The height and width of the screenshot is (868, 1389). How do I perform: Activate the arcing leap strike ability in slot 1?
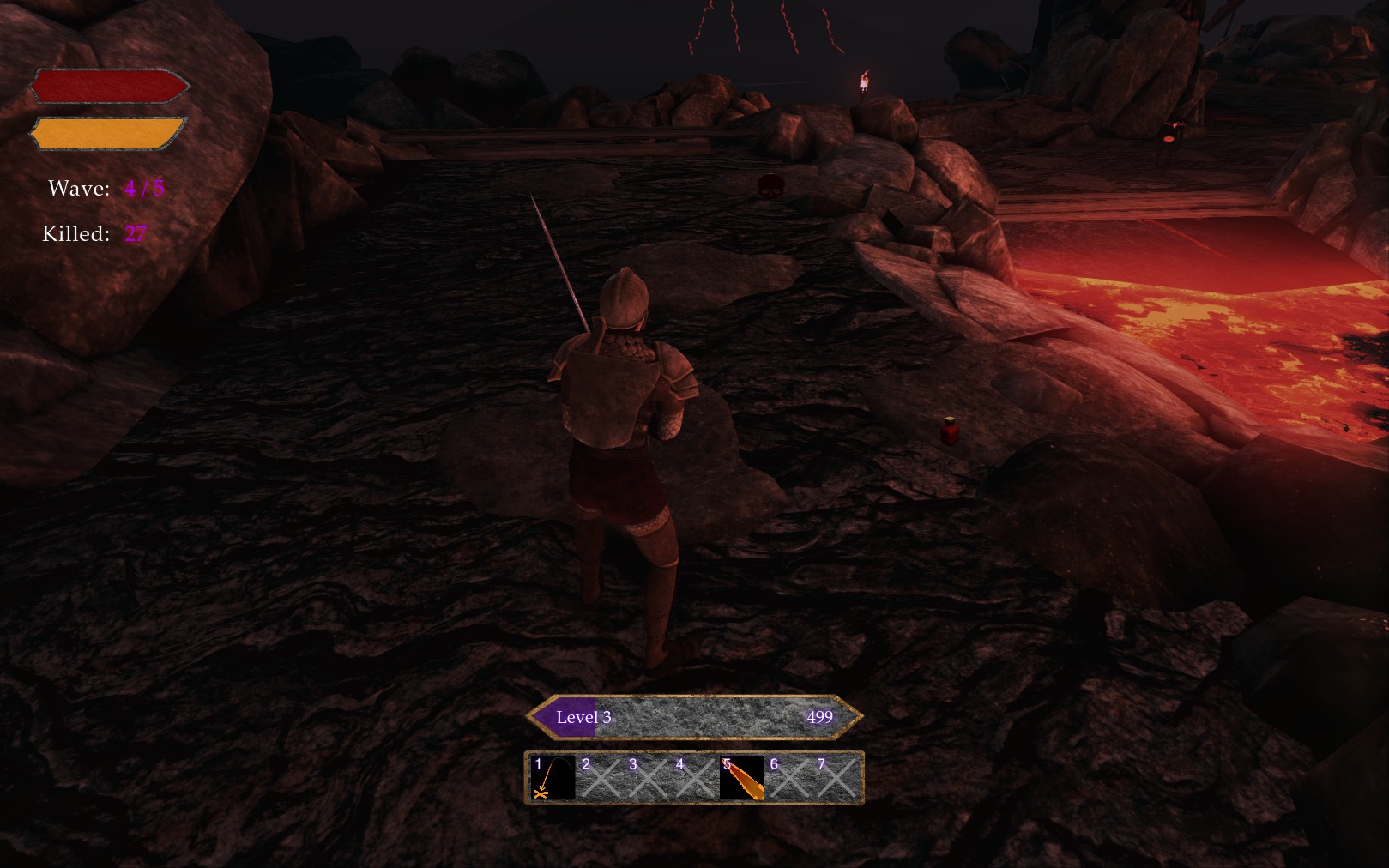point(553,778)
